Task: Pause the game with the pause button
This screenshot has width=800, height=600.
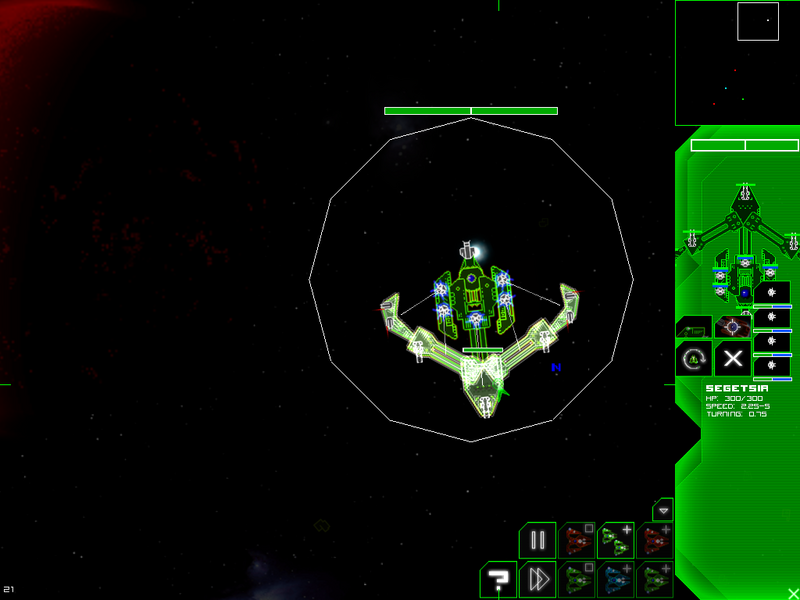Action: pyautogui.click(x=537, y=540)
